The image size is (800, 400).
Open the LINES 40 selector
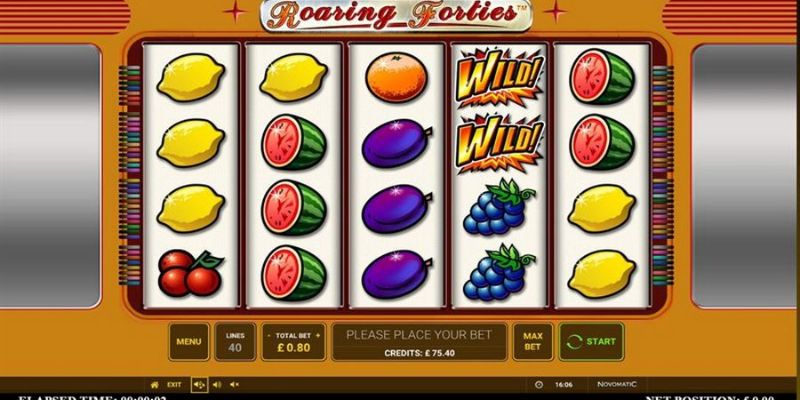(236, 341)
